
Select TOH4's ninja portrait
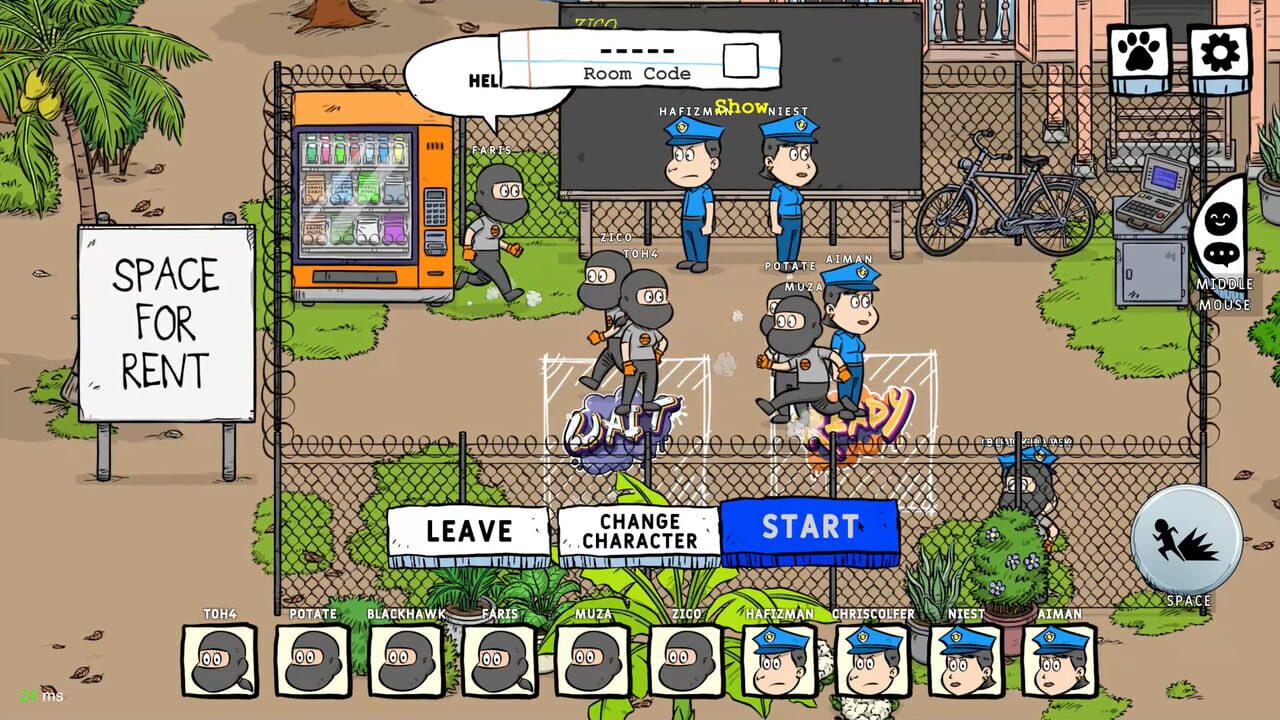(x=220, y=658)
